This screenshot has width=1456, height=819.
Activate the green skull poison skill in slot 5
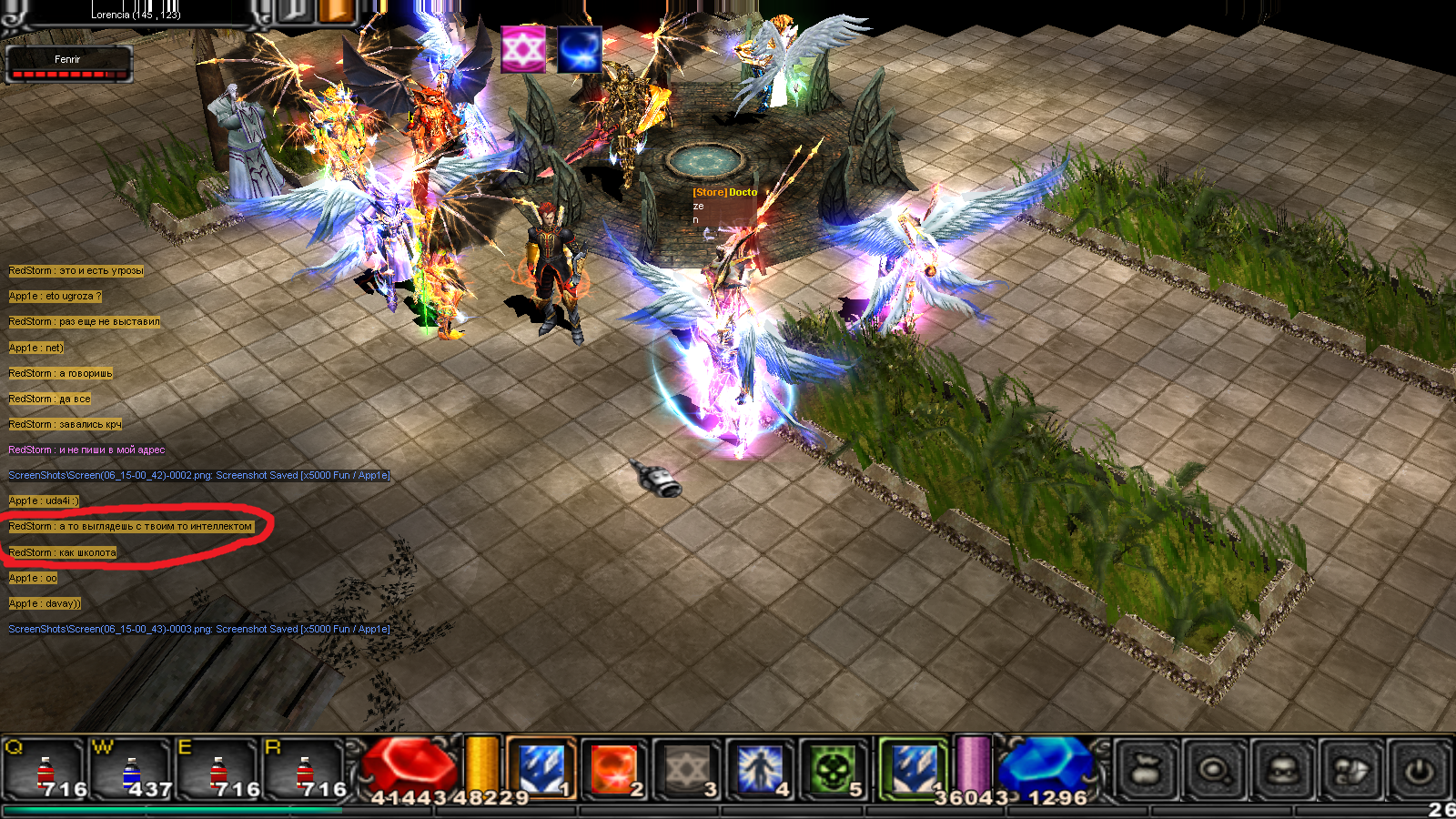(x=832, y=769)
